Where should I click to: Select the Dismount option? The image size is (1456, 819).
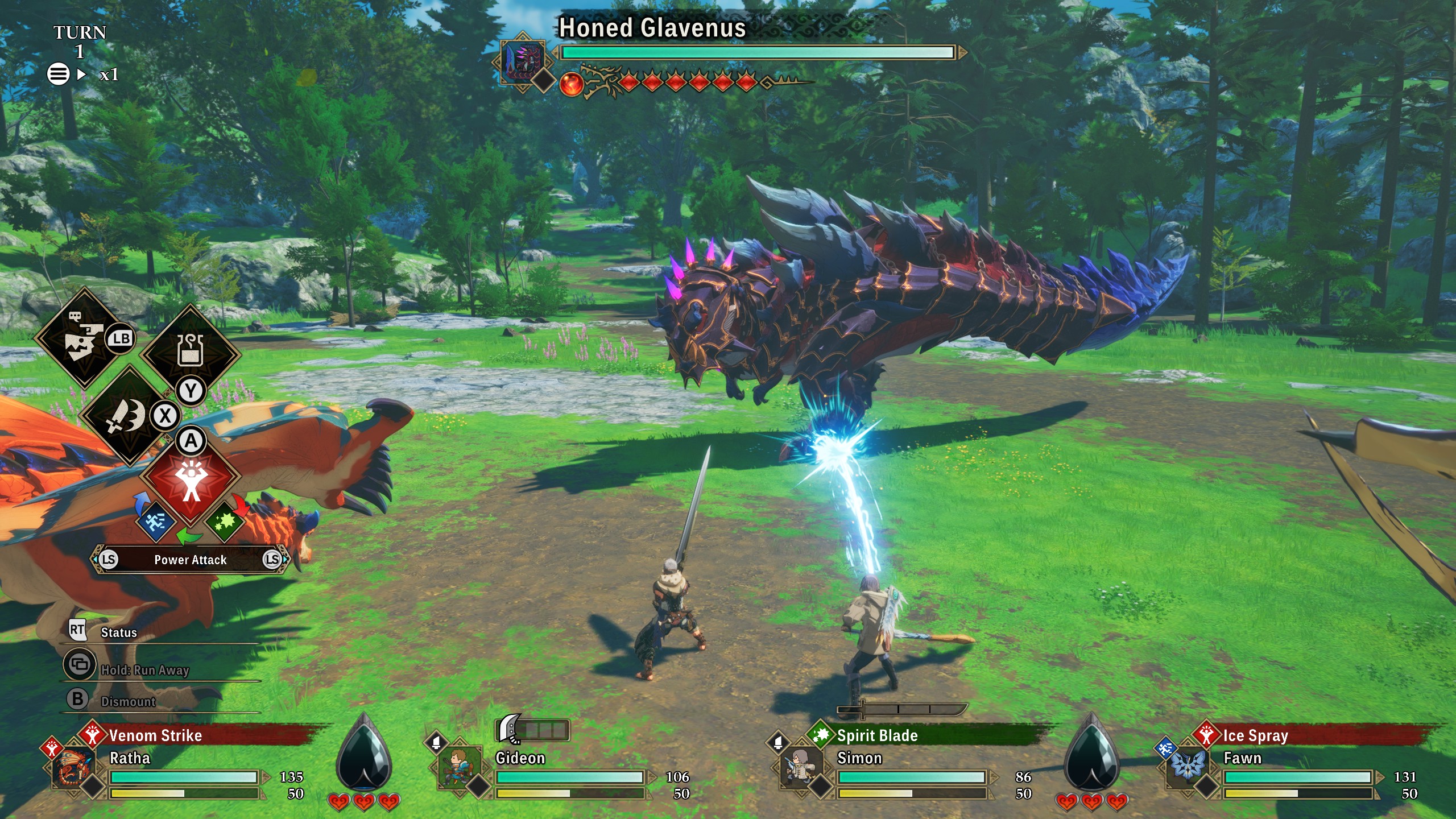128,701
